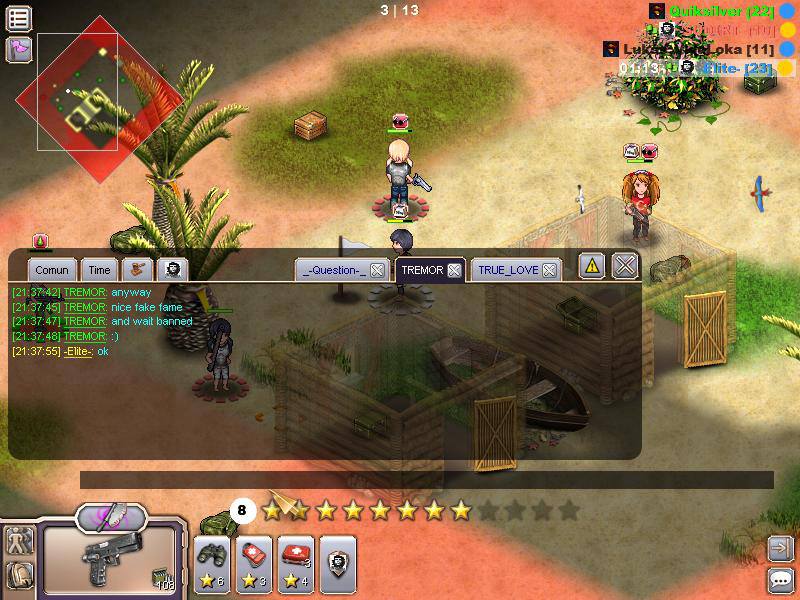Open the _-Question-_ private chat tab

334,270
